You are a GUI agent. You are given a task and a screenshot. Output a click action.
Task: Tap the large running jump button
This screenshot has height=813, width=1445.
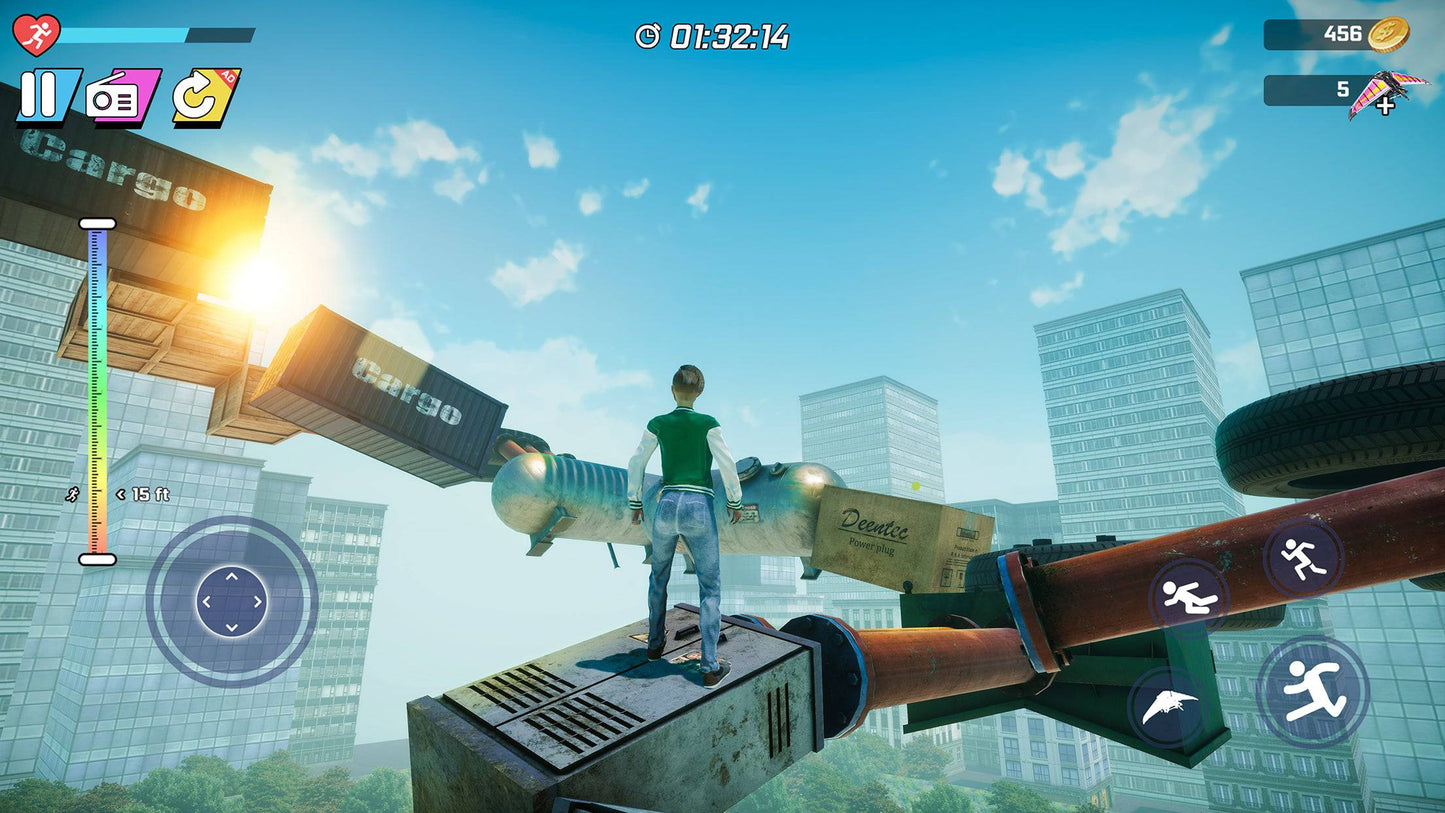pos(1312,692)
